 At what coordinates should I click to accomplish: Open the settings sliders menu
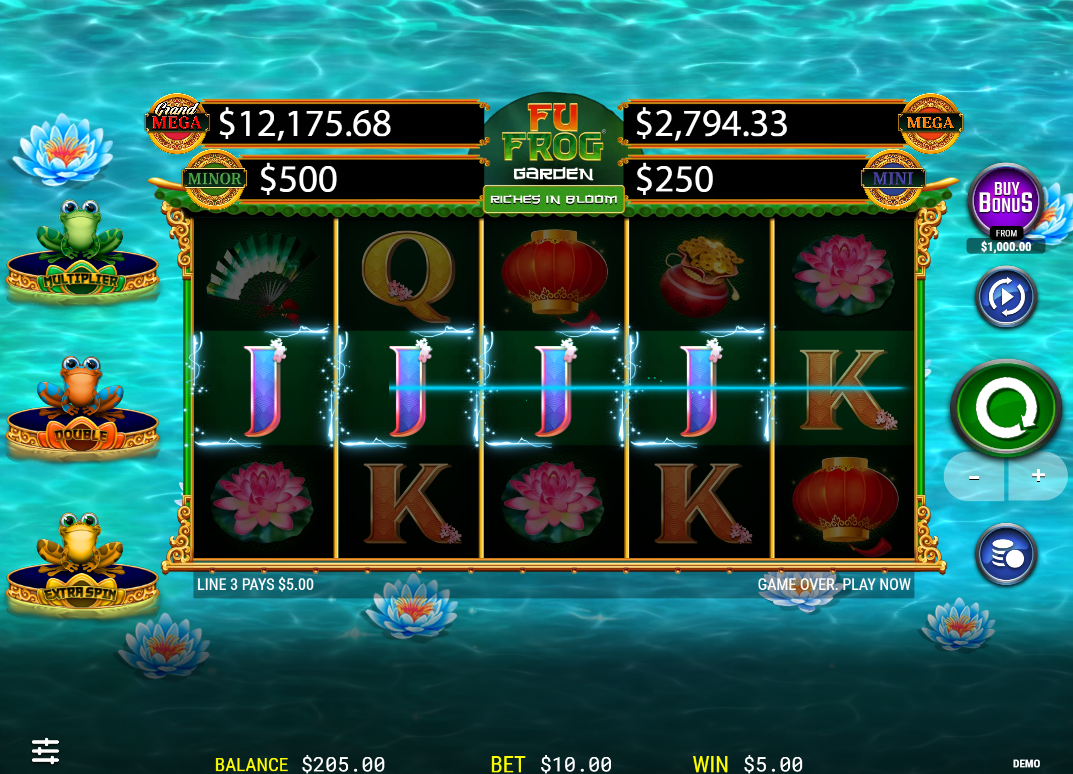point(45,750)
